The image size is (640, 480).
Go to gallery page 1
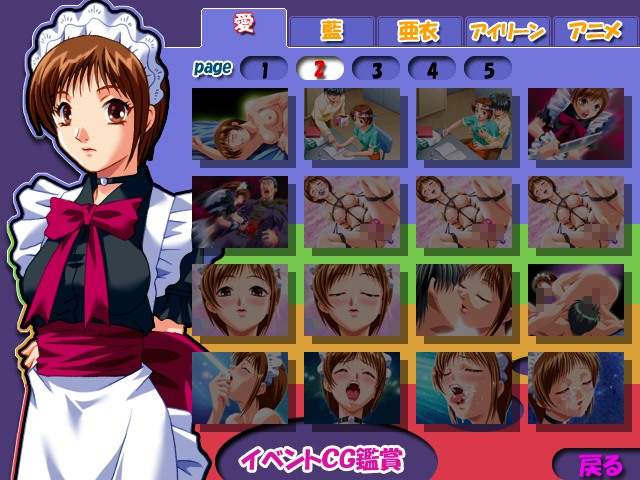pyautogui.click(x=265, y=69)
